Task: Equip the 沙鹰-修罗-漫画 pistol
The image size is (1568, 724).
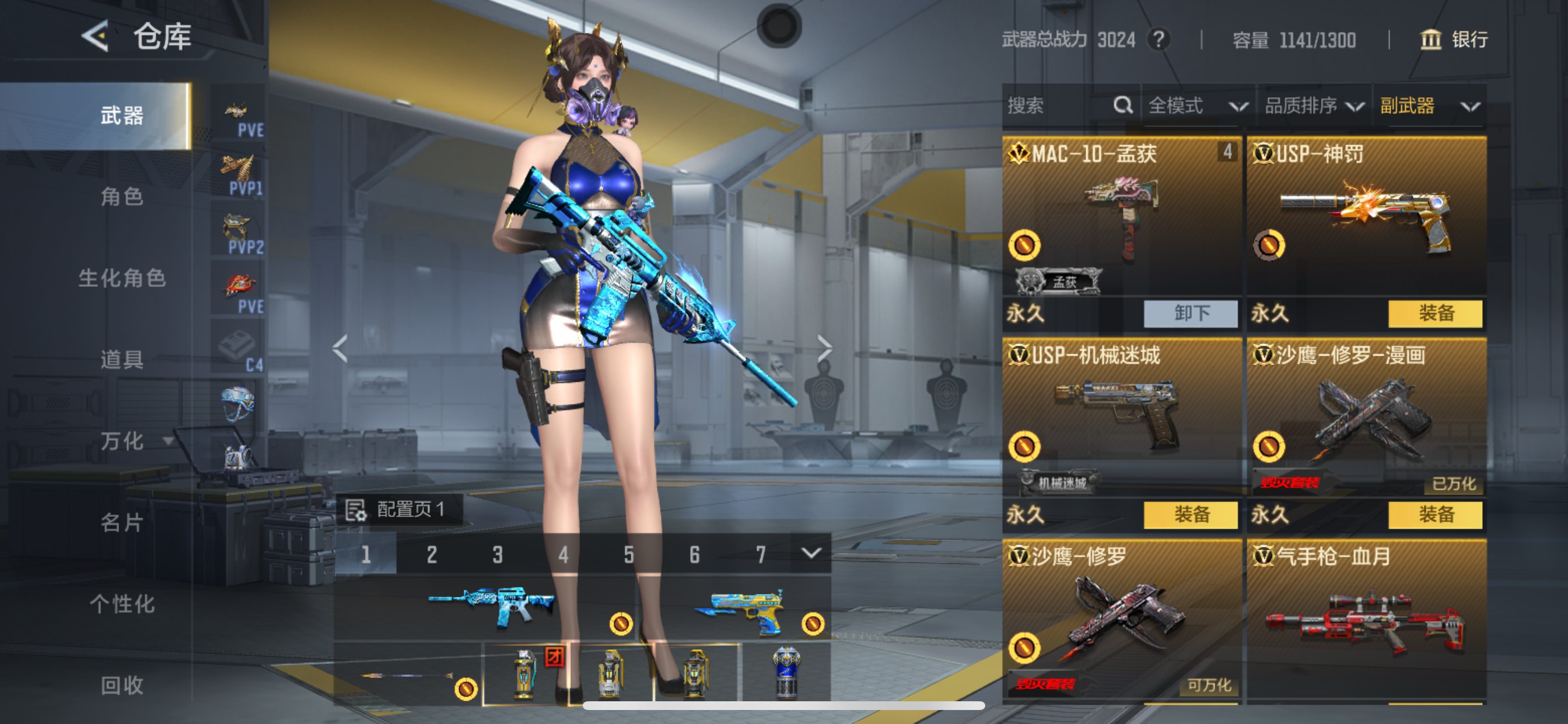Action: (x=1436, y=515)
